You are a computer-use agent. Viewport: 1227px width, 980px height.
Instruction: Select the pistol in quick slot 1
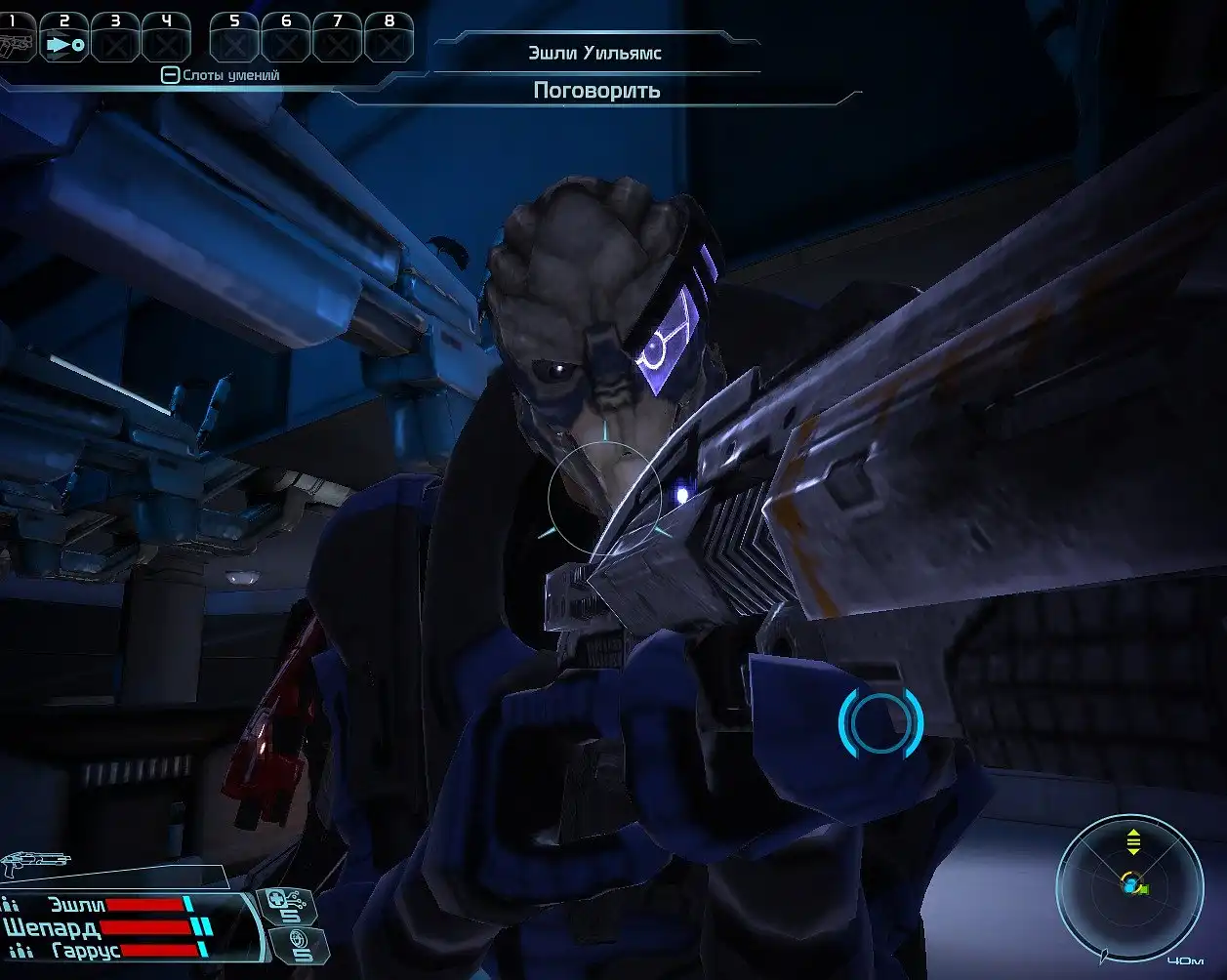16,43
